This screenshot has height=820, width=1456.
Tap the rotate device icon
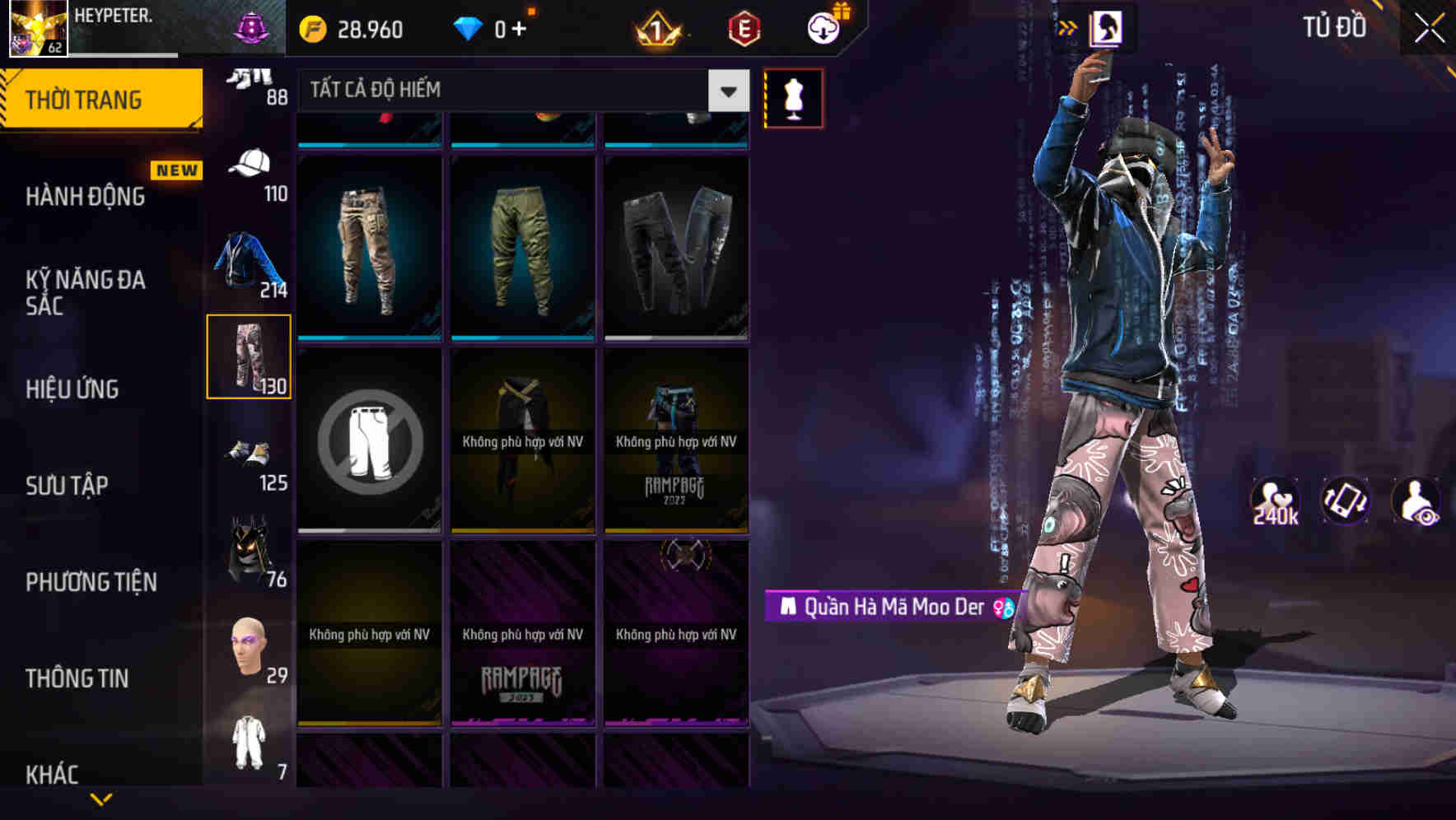coord(1347,502)
